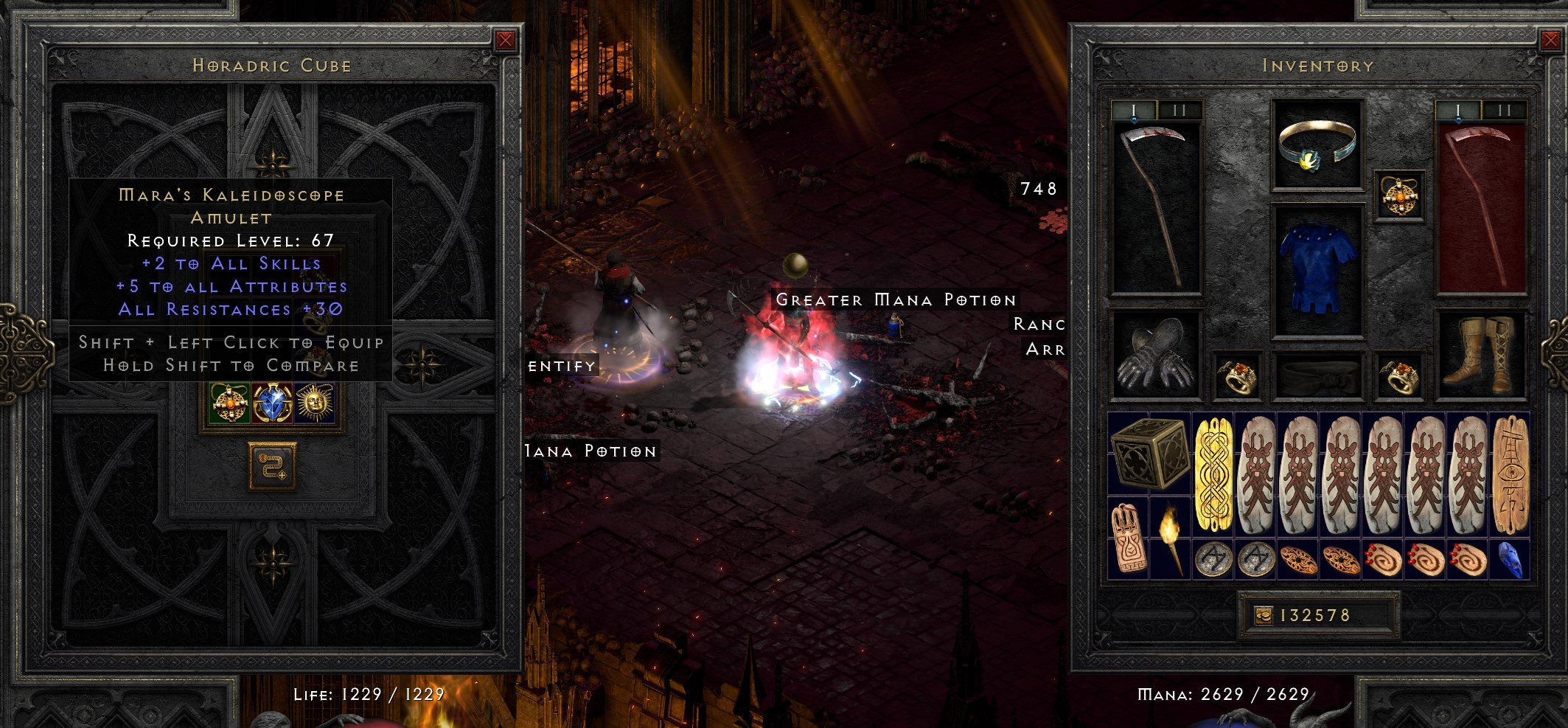Open the gold stash showing 132578 gold
The image size is (1568, 728).
point(1320,614)
